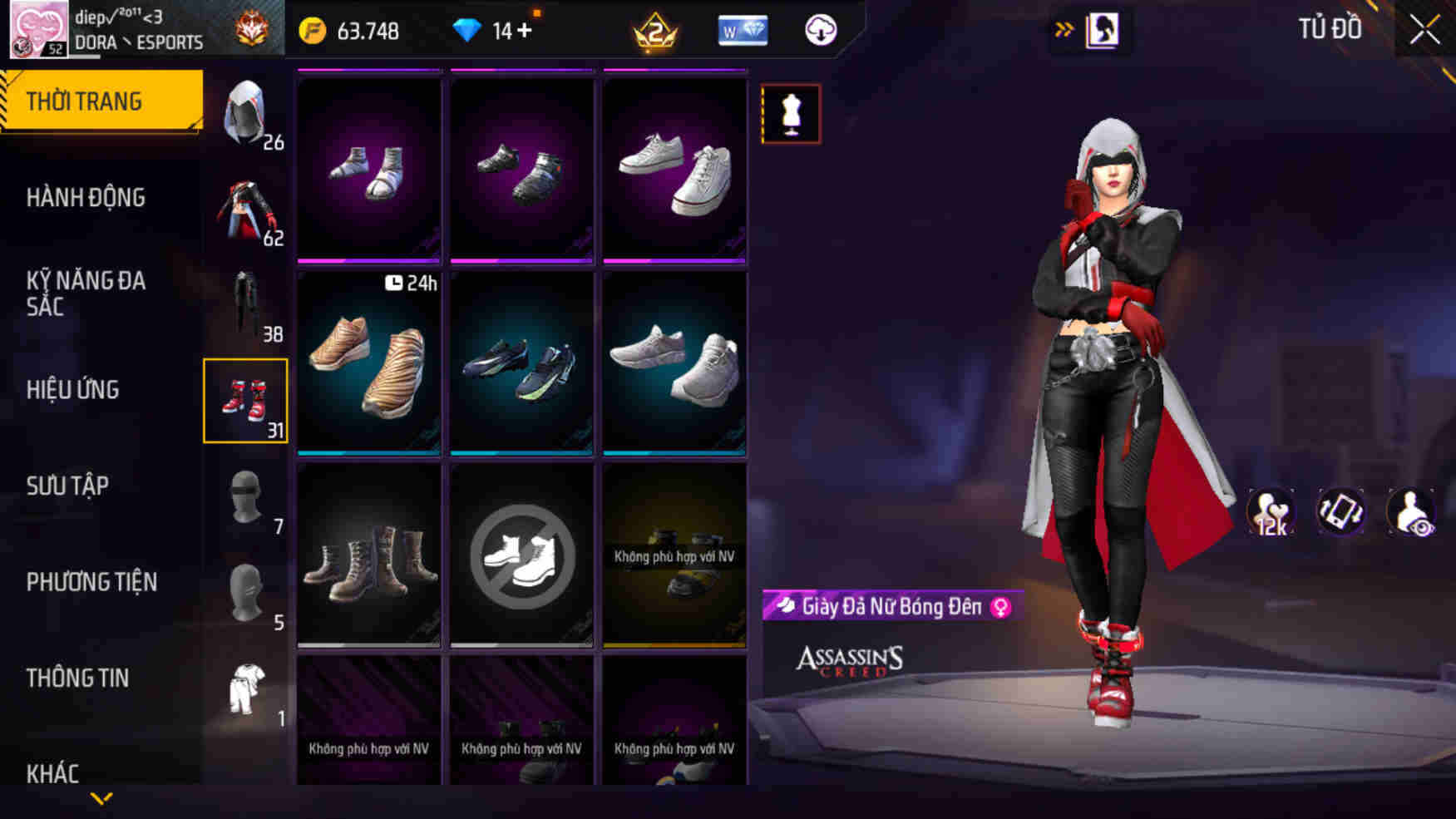
Task: Expand the bottom chevron under KHÁC
Action: (x=101, y=799)
